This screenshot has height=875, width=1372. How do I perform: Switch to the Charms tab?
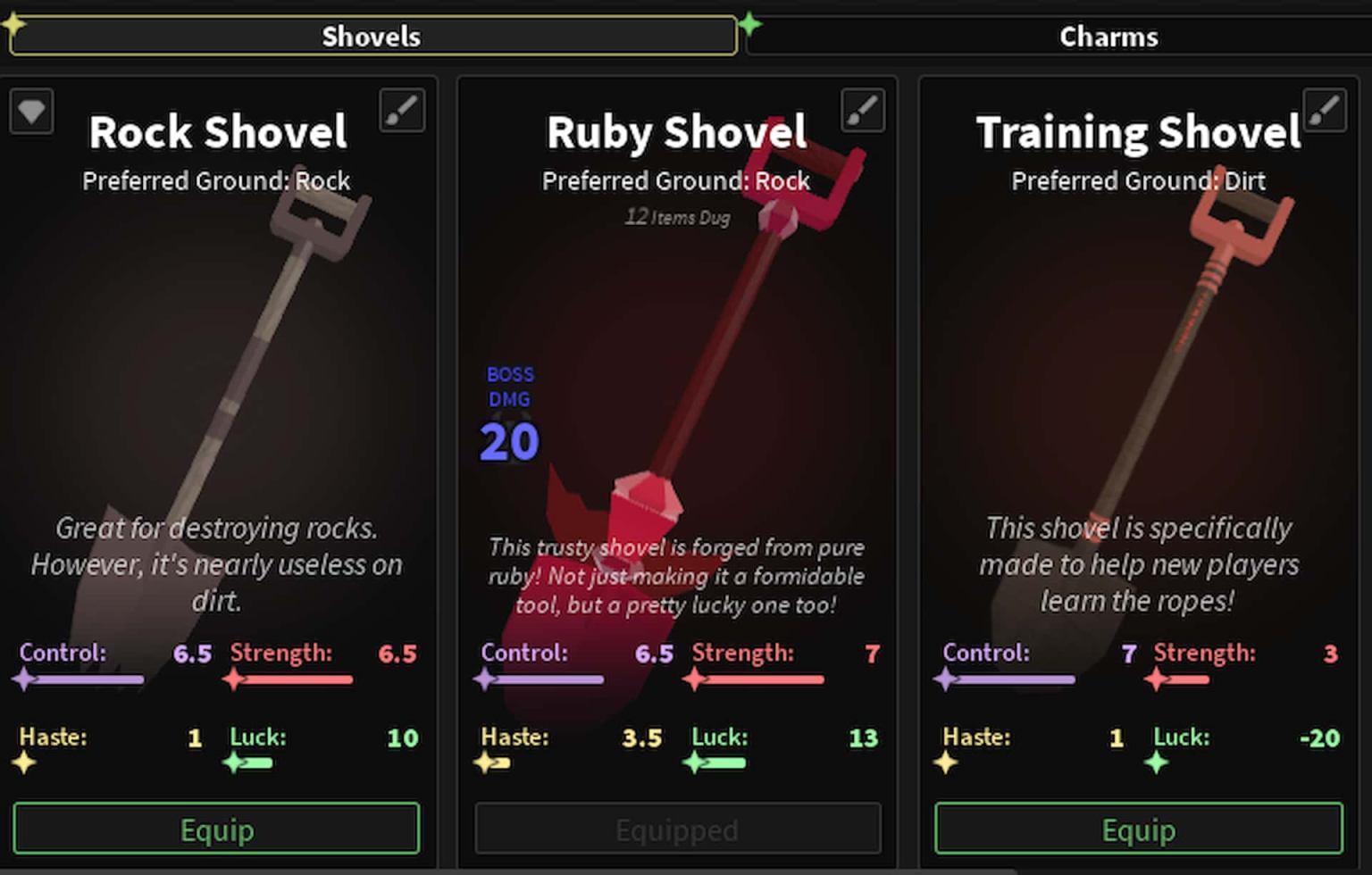click(1108, 36)
